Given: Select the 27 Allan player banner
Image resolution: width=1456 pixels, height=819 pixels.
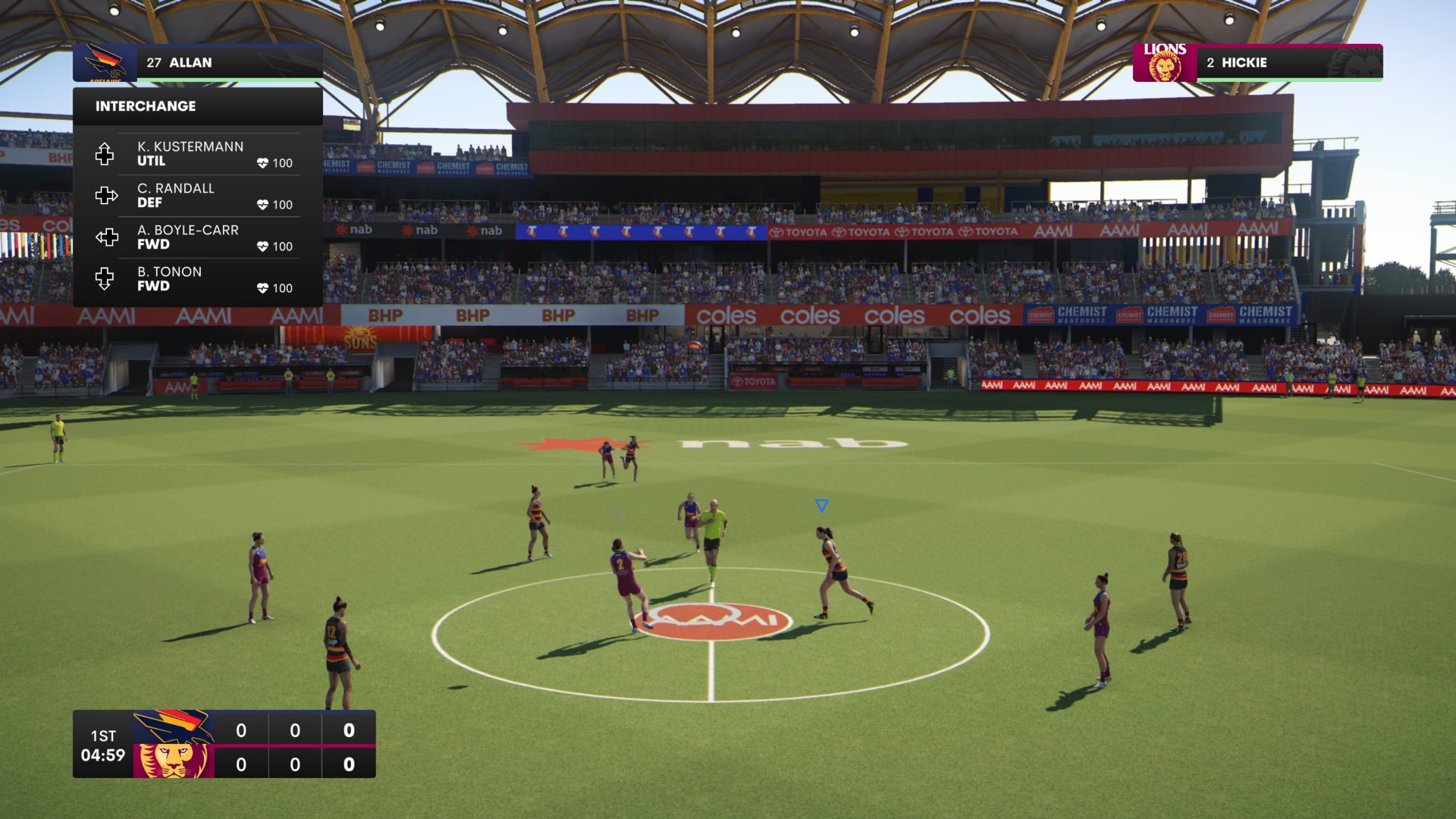Looking at the screenshot, I should (197, 63).
